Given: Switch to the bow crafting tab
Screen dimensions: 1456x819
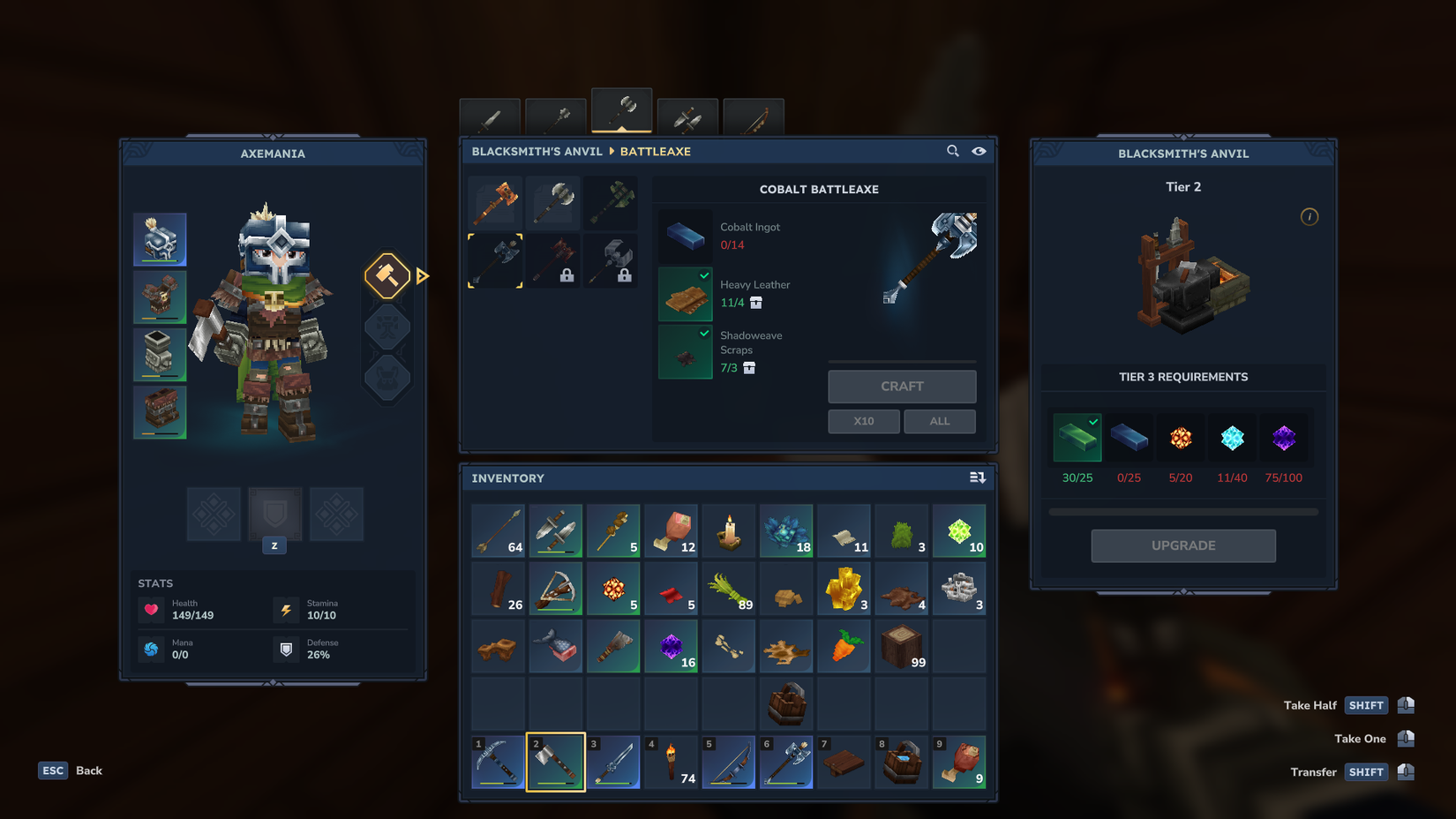Looking at the screenshot, I should pos(754,115).
